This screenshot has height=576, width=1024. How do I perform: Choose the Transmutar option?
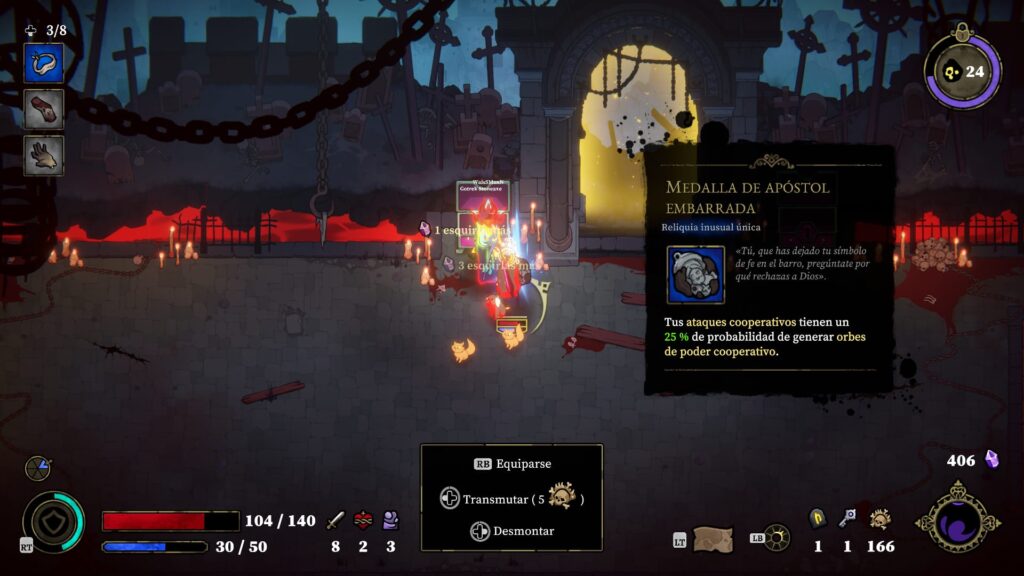[512, 498]
